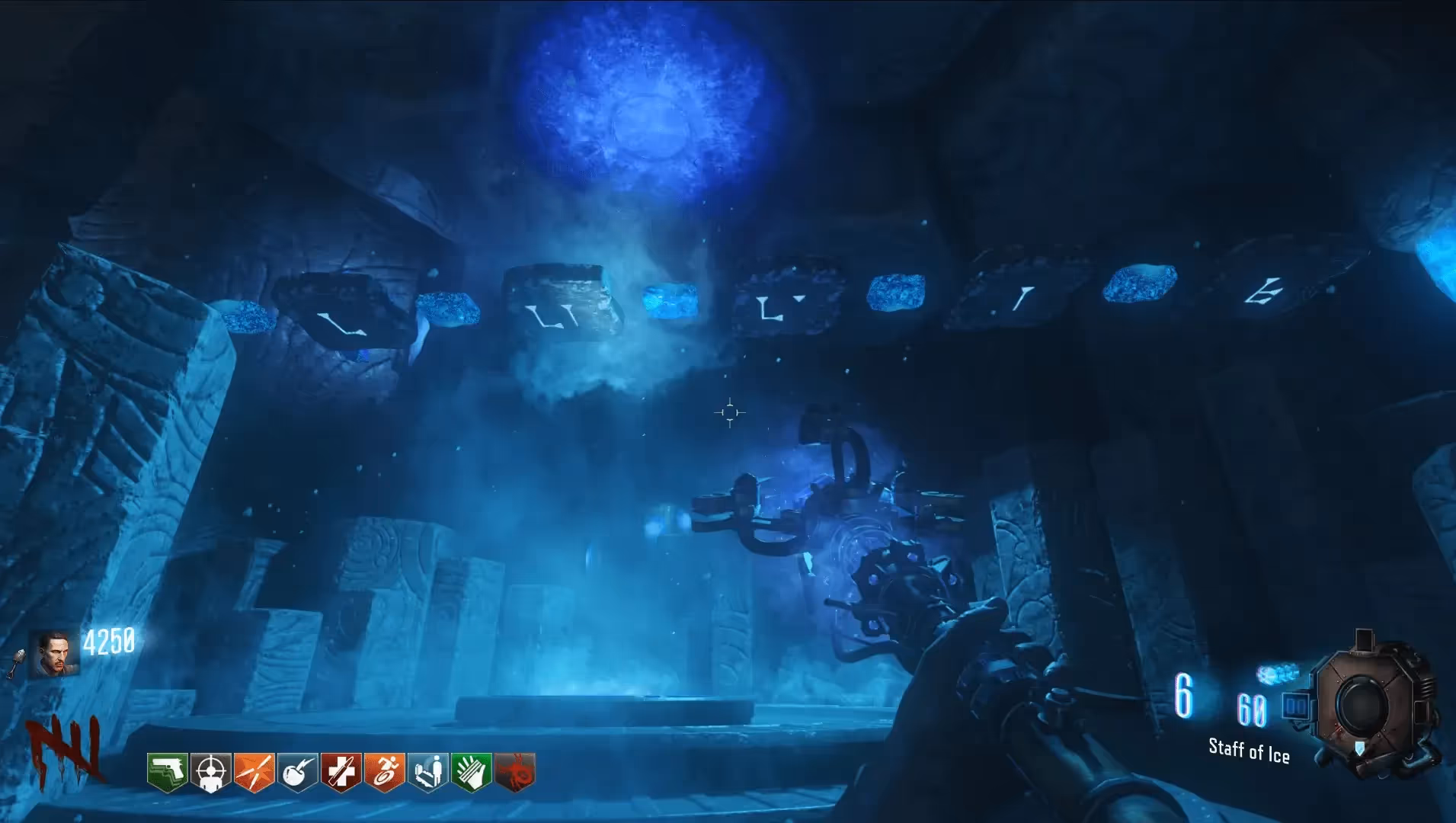This screenshot has height=823, width=1456.
Task: Choose the Speed Cola green hand perk icon
Action: point(472,772)
